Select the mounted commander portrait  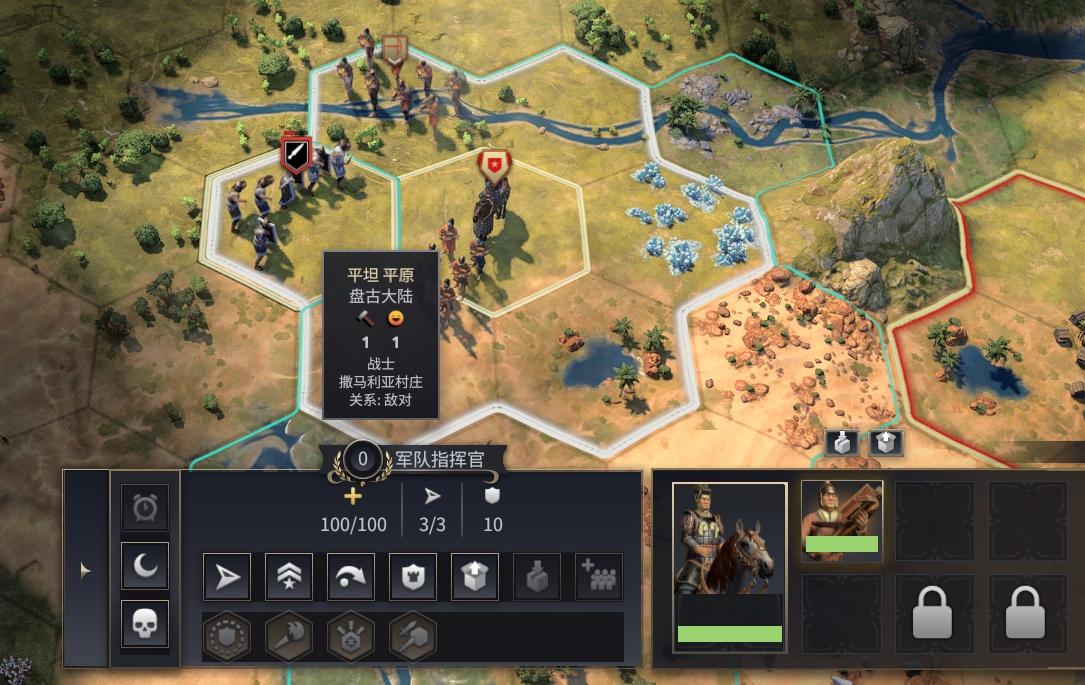pyautogui.click(x=729, y=565)
